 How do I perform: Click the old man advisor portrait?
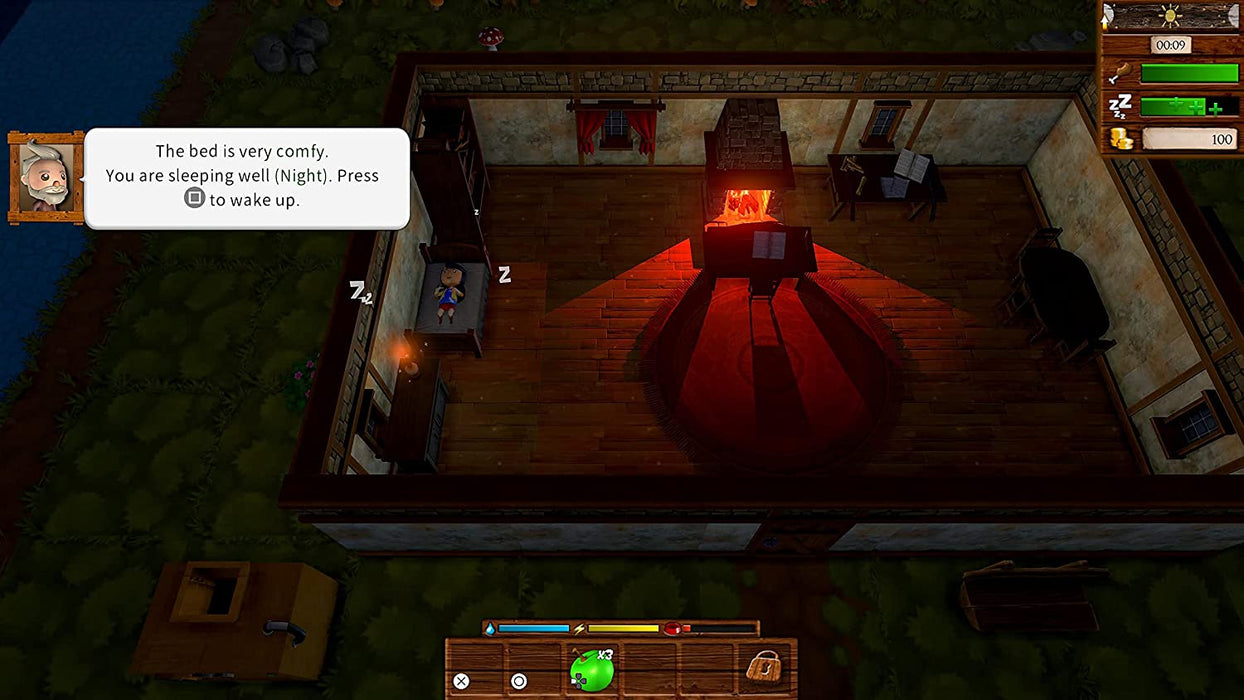pos(46,178)
